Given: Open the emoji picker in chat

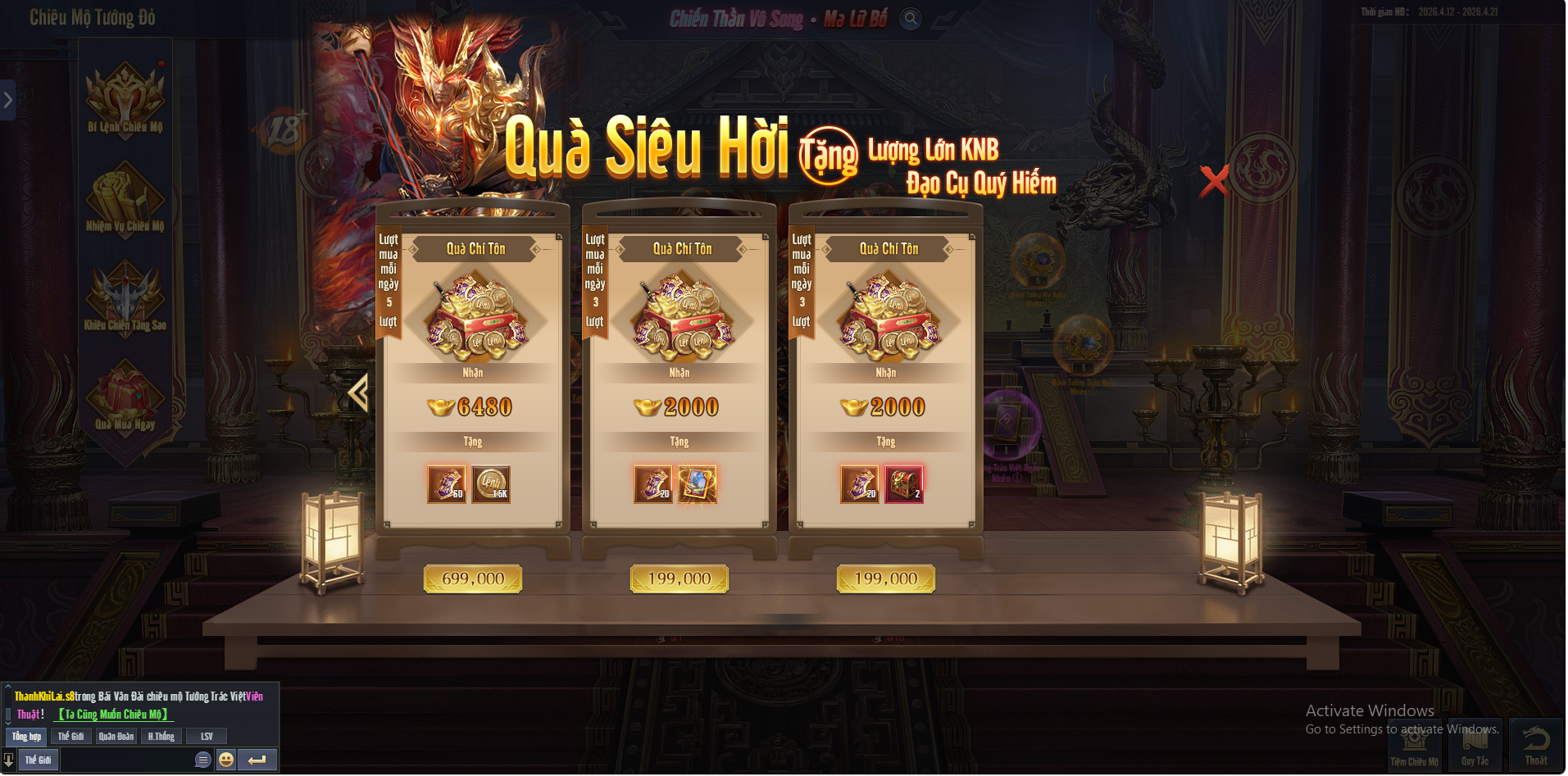Looking at the screenshot, I should point(225,760).
